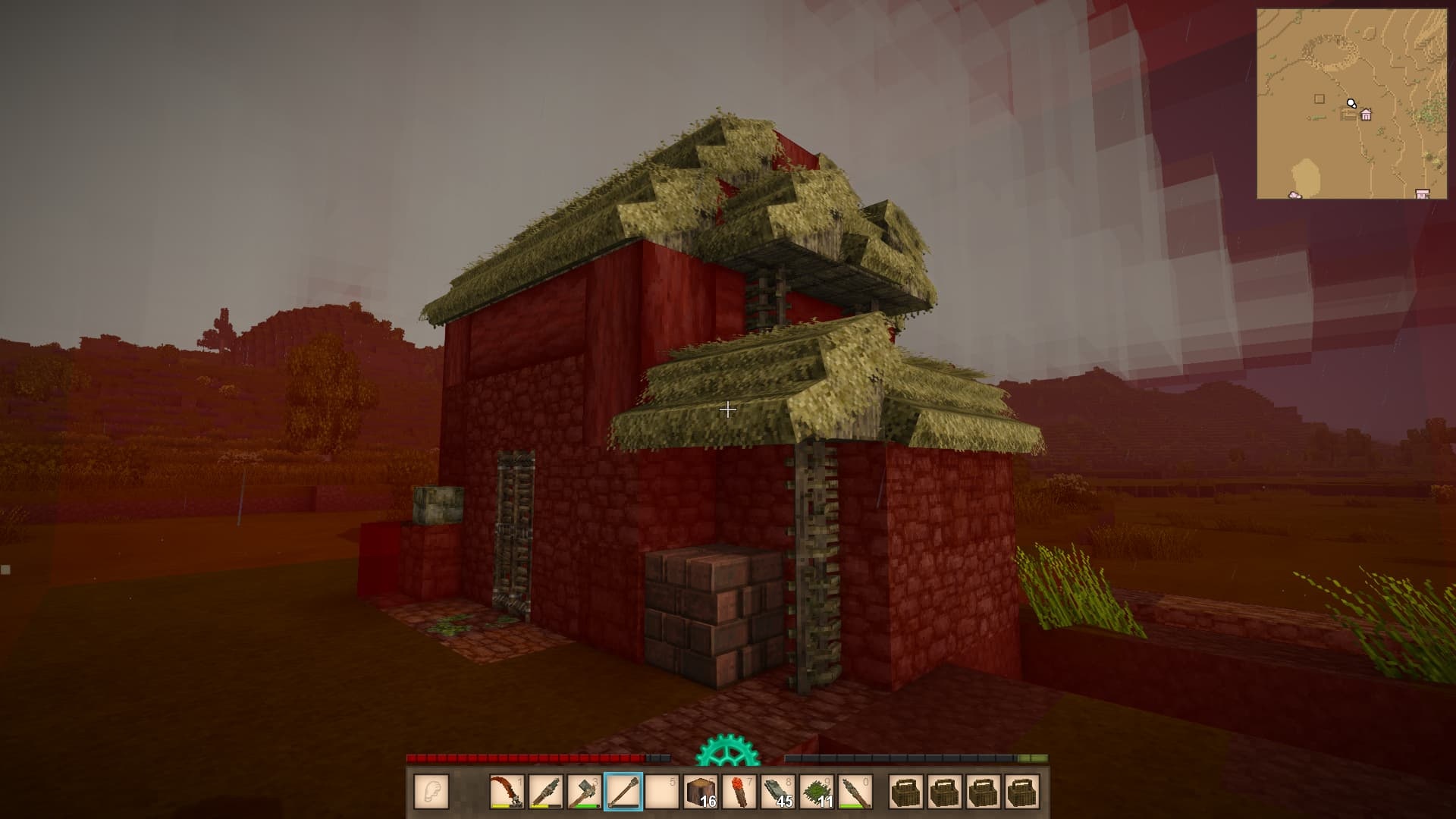Click the white player marker on minimap
1456x819 pixels.
1351,103
